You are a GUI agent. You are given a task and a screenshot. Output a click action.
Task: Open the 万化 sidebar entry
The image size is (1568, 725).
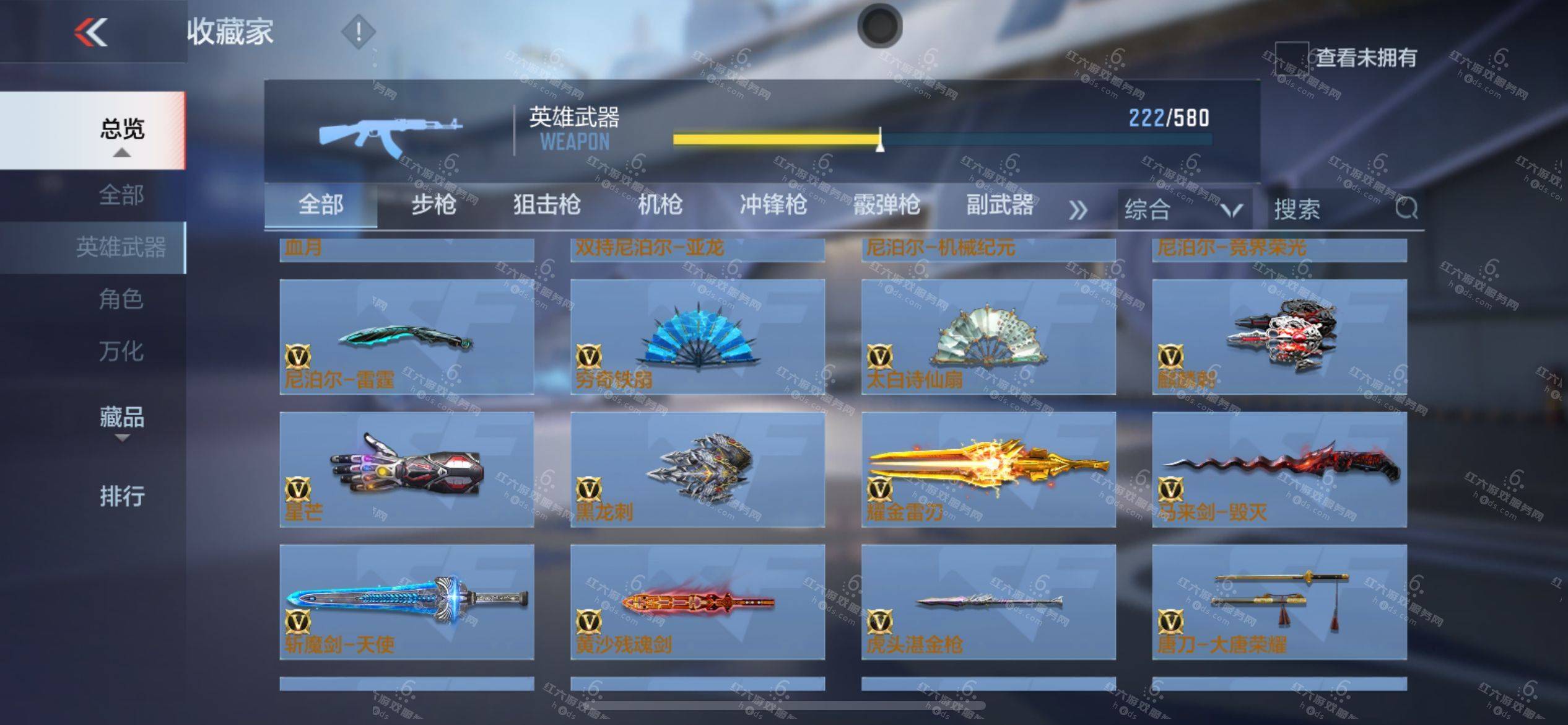[121, 351]
